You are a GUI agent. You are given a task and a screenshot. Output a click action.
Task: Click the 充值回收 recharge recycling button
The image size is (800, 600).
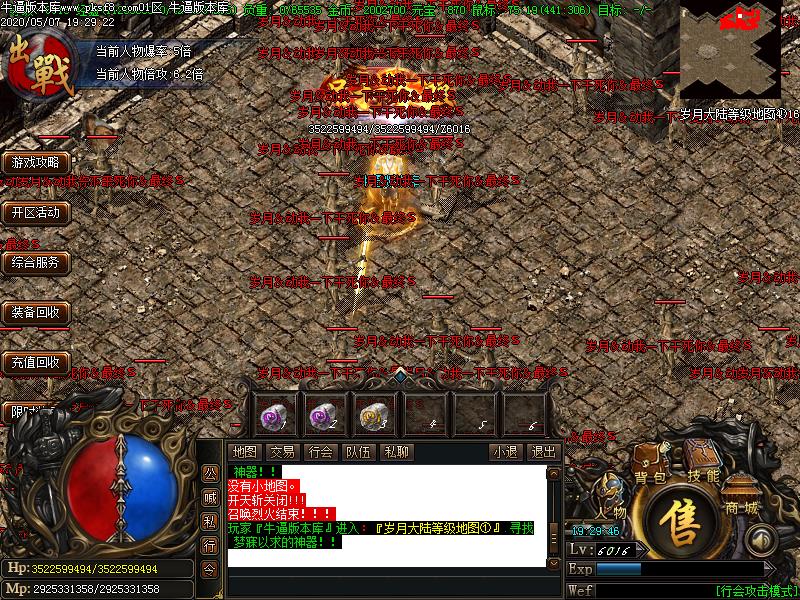point(35,362)
